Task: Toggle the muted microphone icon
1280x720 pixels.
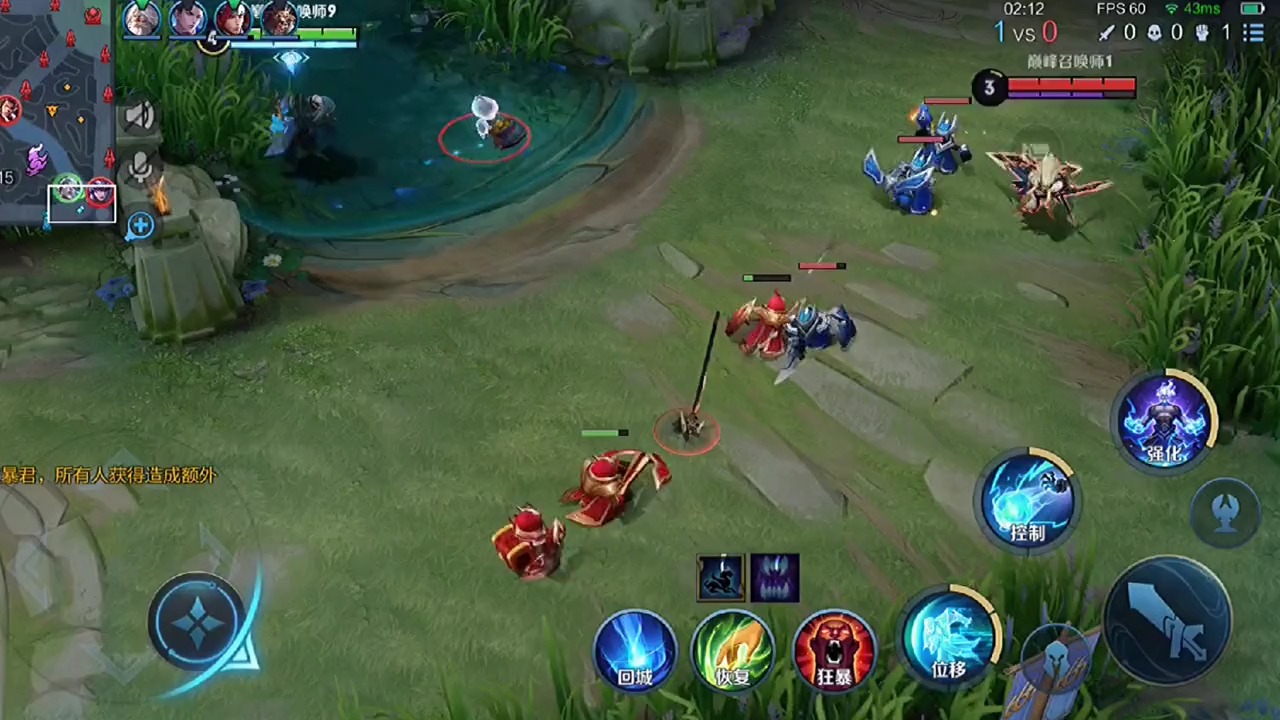Action: 140,167
